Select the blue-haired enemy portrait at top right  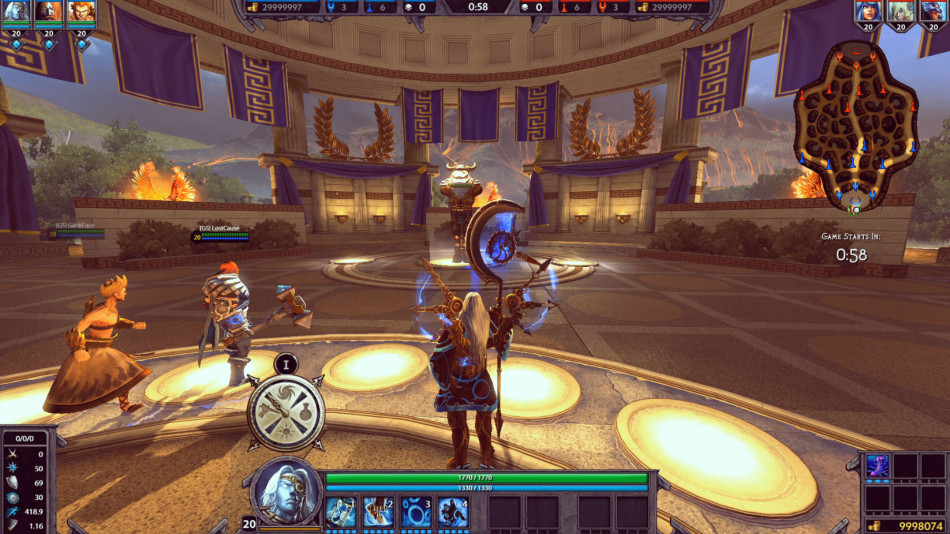(869, 12)
